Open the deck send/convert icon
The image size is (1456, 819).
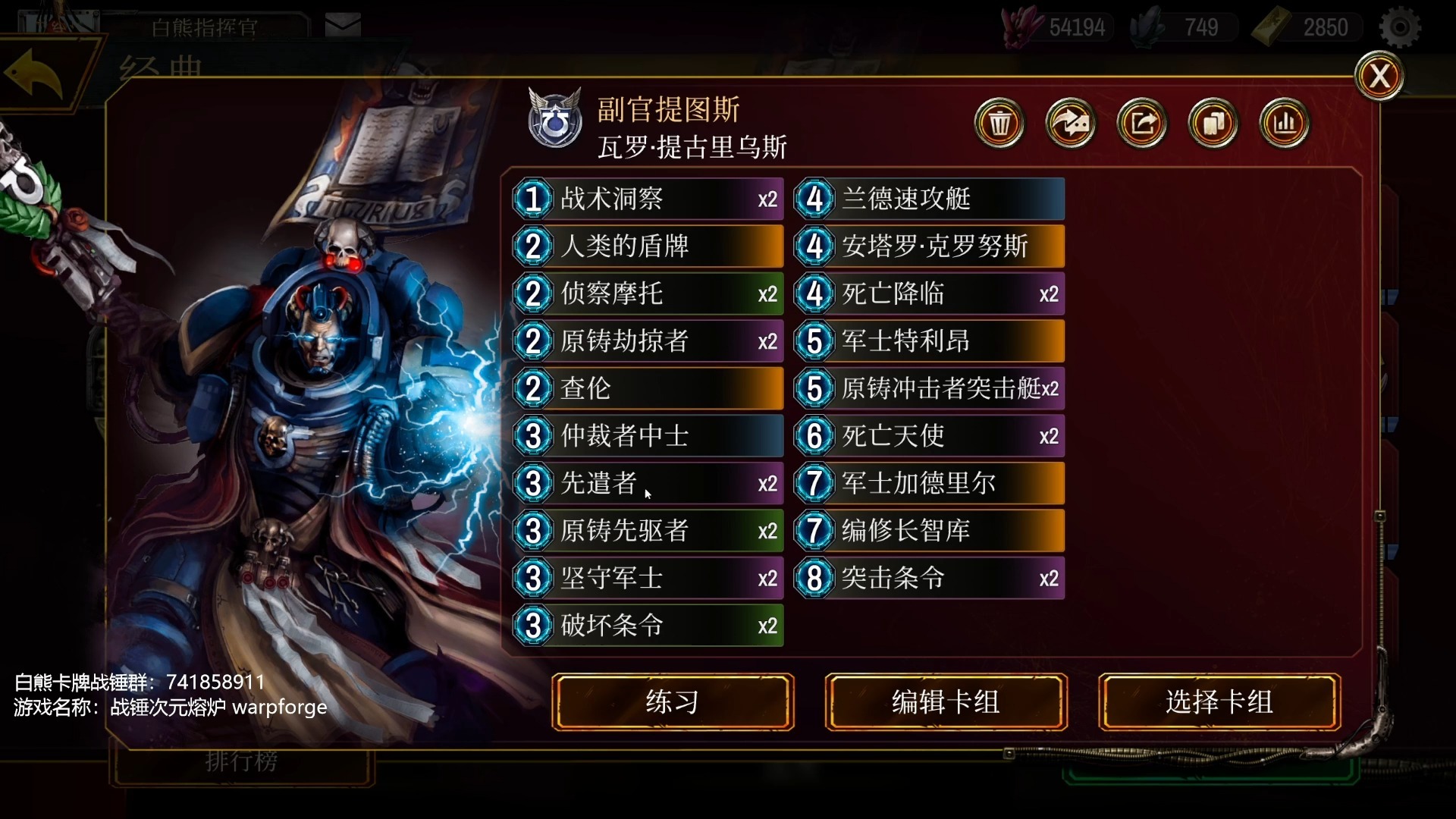click(1070, 123)
